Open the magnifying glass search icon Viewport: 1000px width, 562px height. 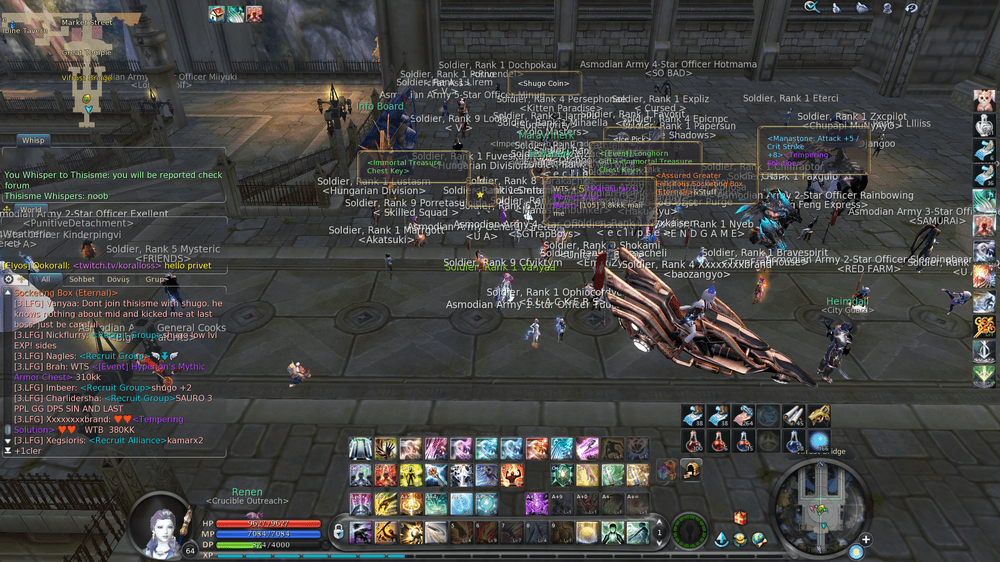(812, 7)
